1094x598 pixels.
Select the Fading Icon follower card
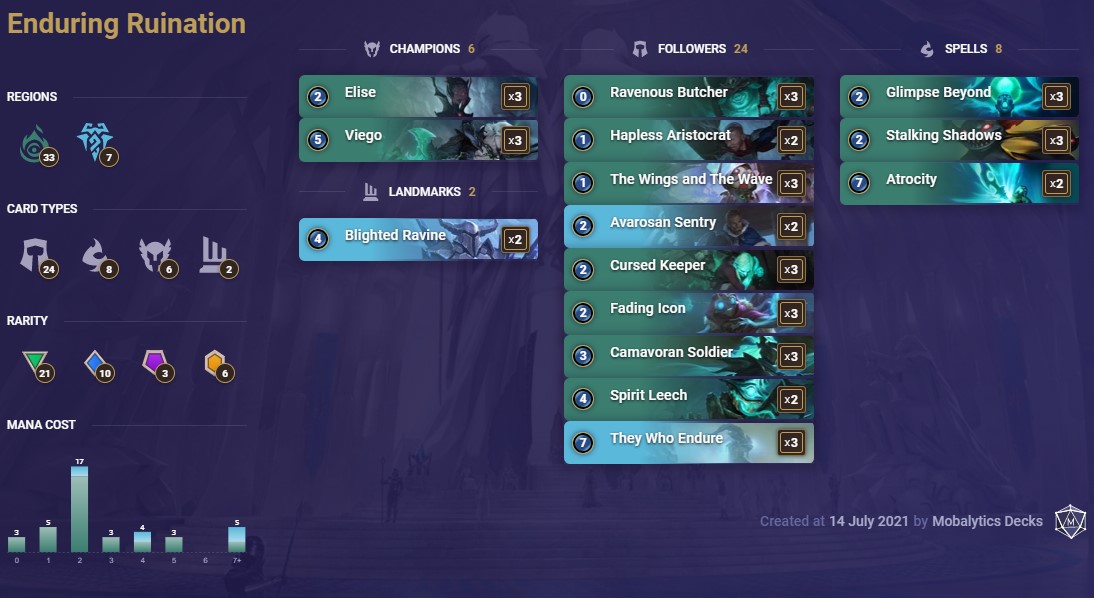tap(688, 312)
